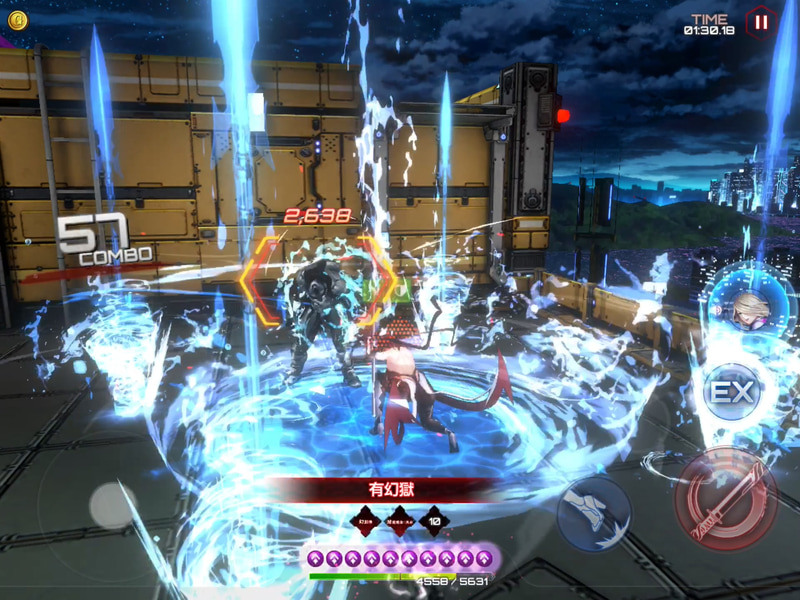This screenshot has height=600, width=800.
Task: Activate the EX skill button
Action: pos(731,392)
